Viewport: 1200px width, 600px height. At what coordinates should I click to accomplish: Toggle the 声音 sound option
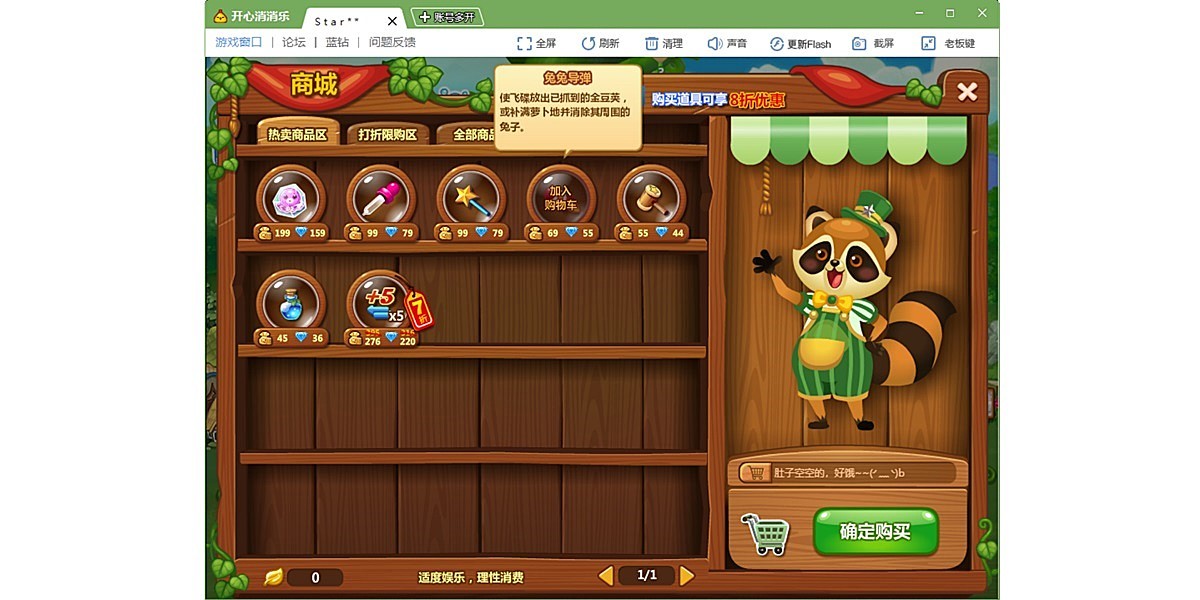[727, 44]
